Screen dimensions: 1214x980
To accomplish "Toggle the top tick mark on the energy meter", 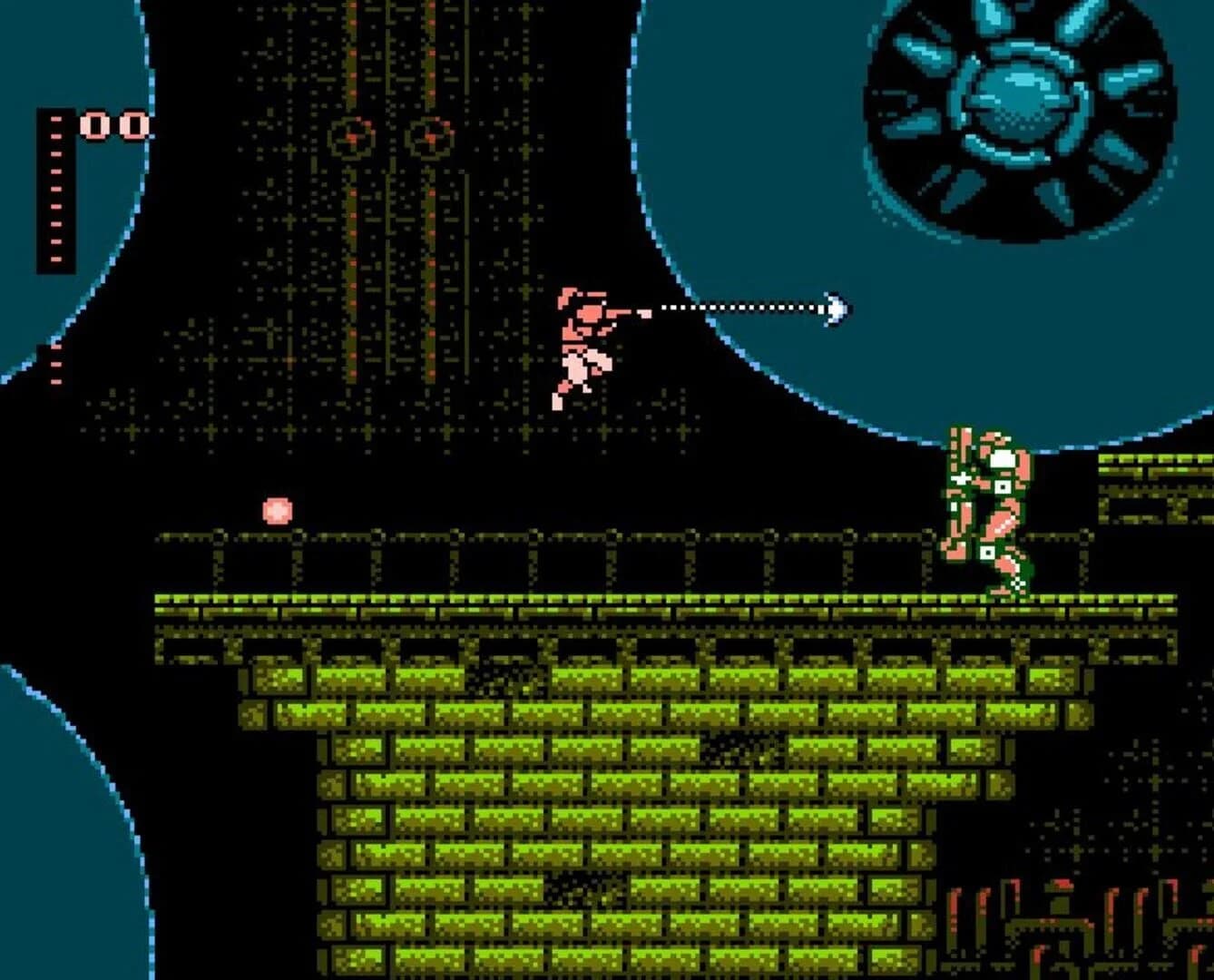I will tap(54, 120).
